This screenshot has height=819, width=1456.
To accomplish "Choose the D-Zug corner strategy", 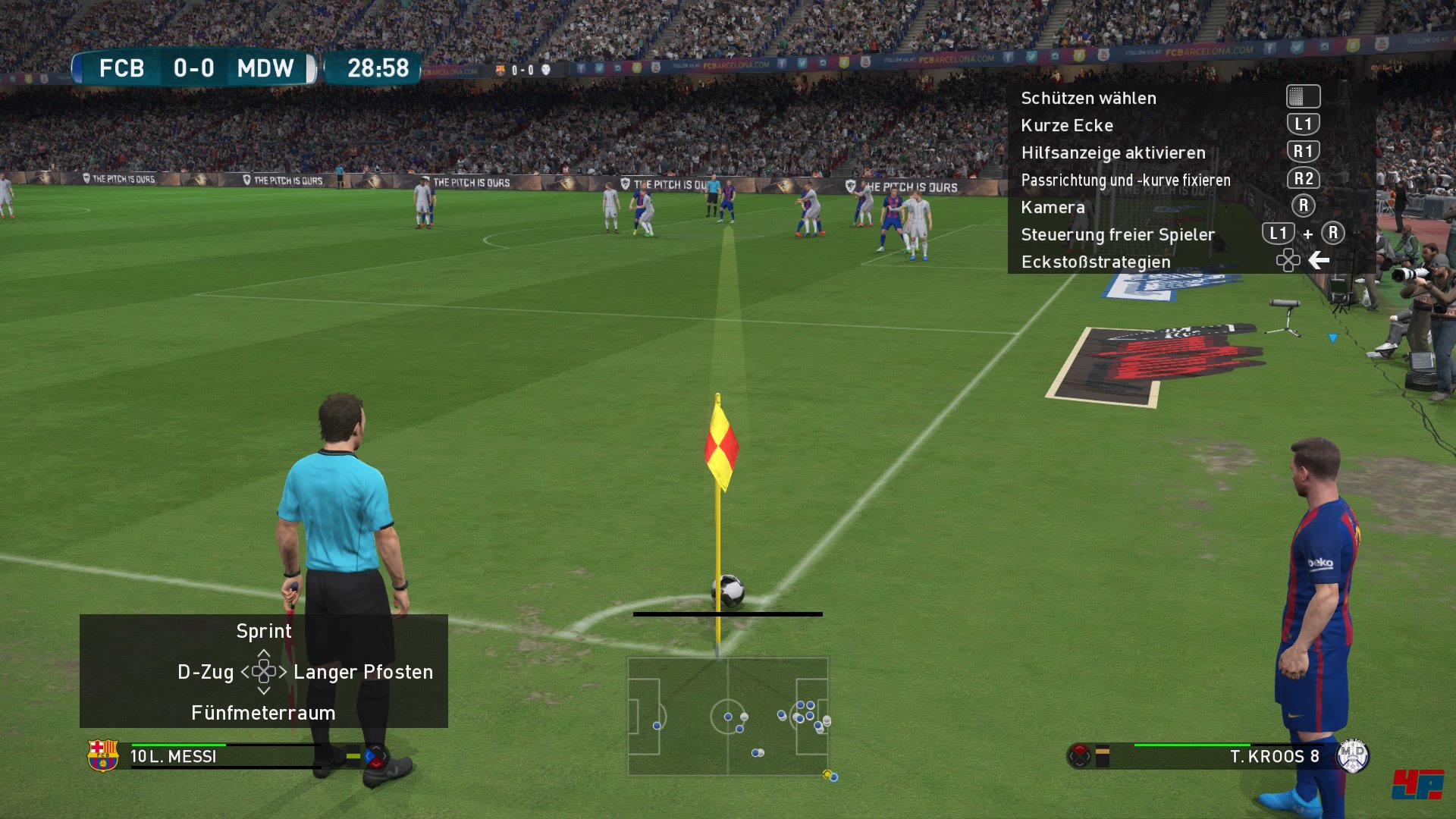I will (206, 672).
